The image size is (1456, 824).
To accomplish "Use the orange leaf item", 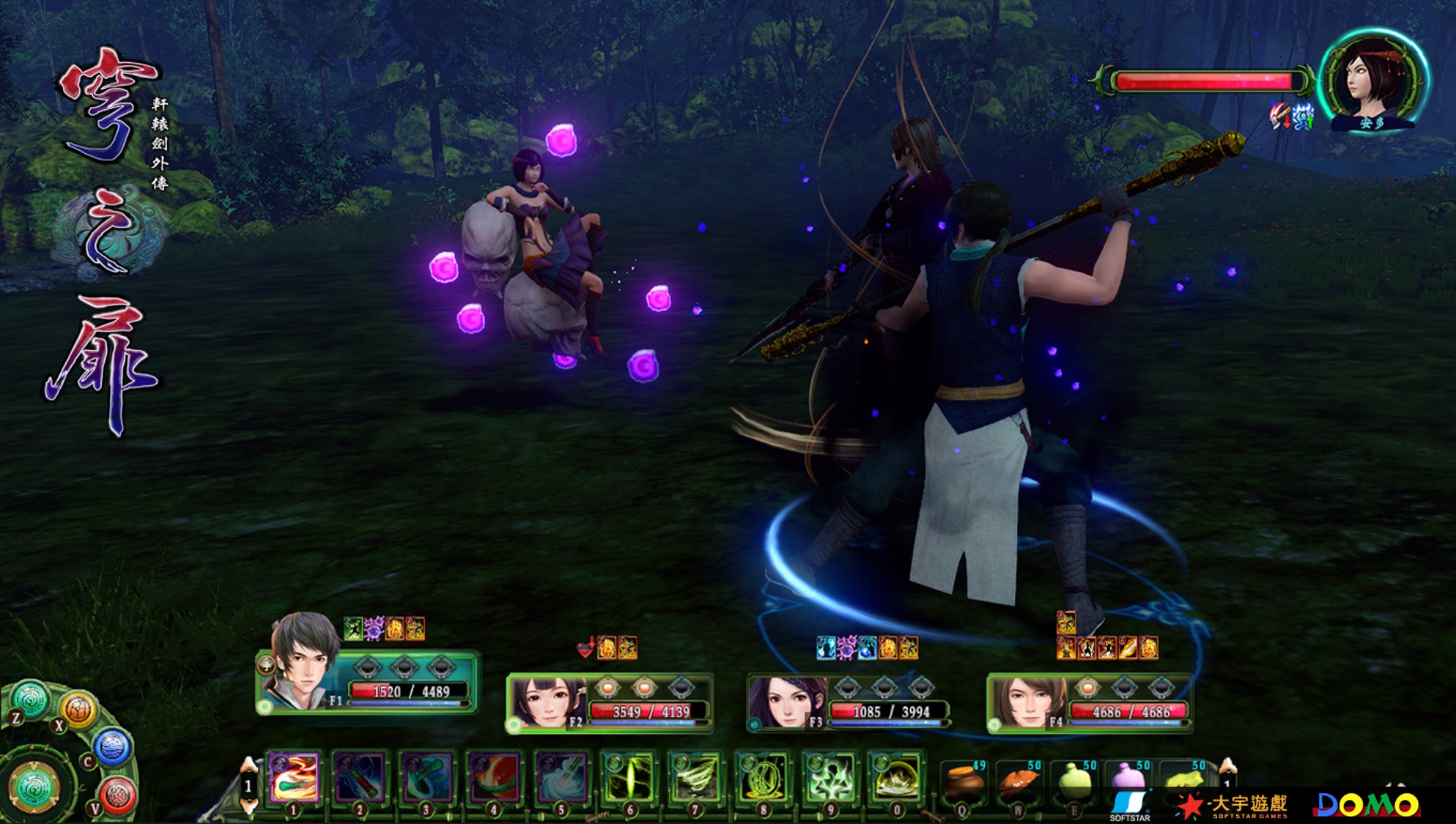I will (1019, 782).
